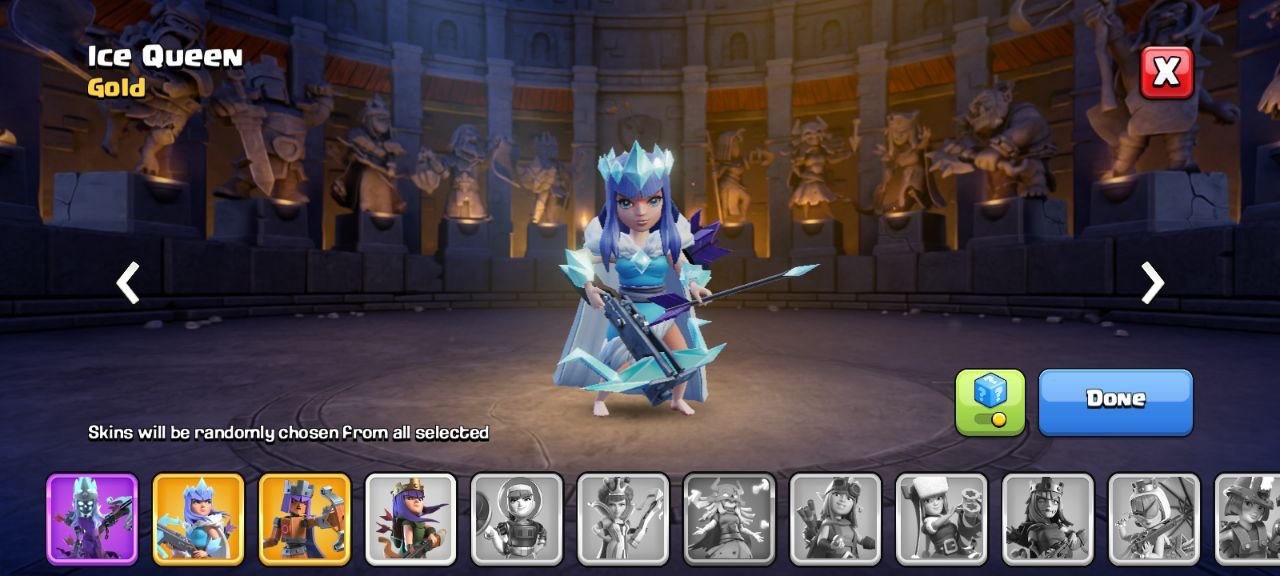Select the greyed-out white gown queen skin

[623, 518]
